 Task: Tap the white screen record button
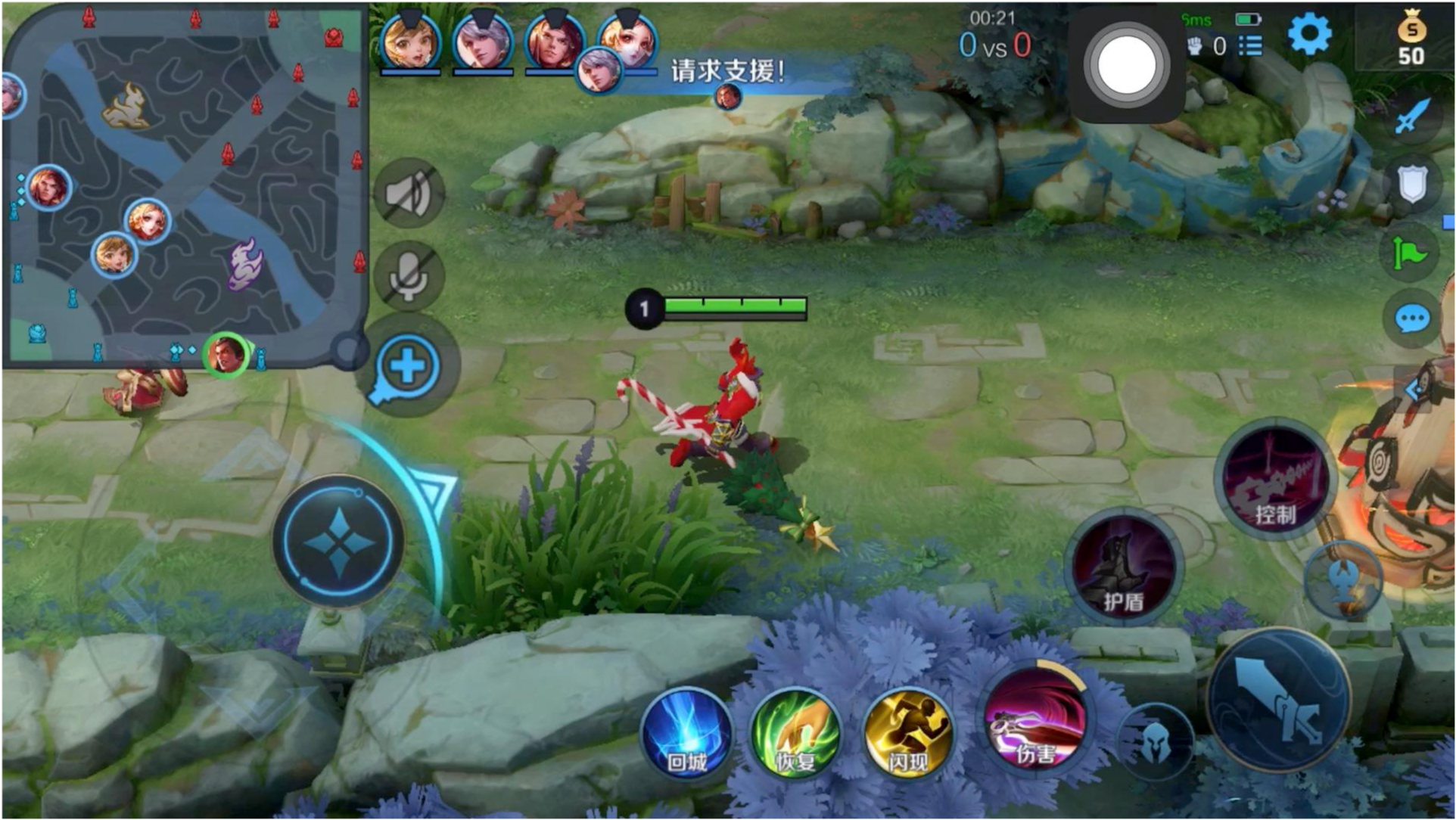click(1126, 65)
